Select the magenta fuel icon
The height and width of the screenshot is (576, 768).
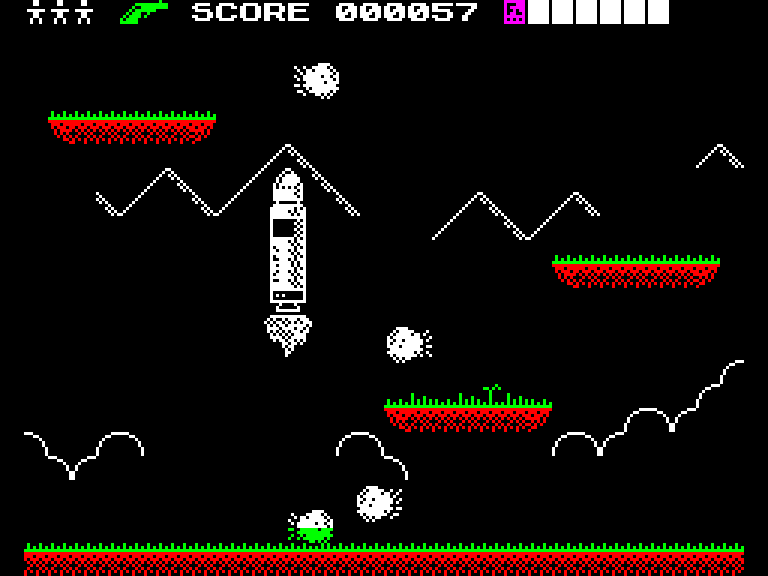[514, 12]
